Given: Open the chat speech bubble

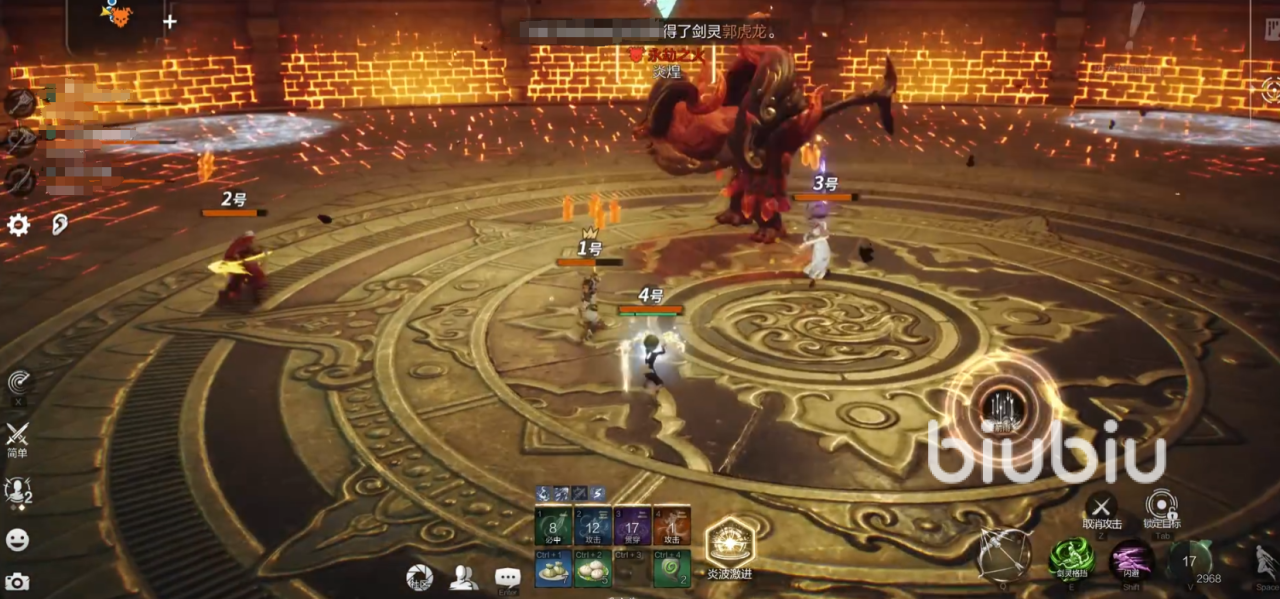Looking at the screenshot, I should pos(507,577).
